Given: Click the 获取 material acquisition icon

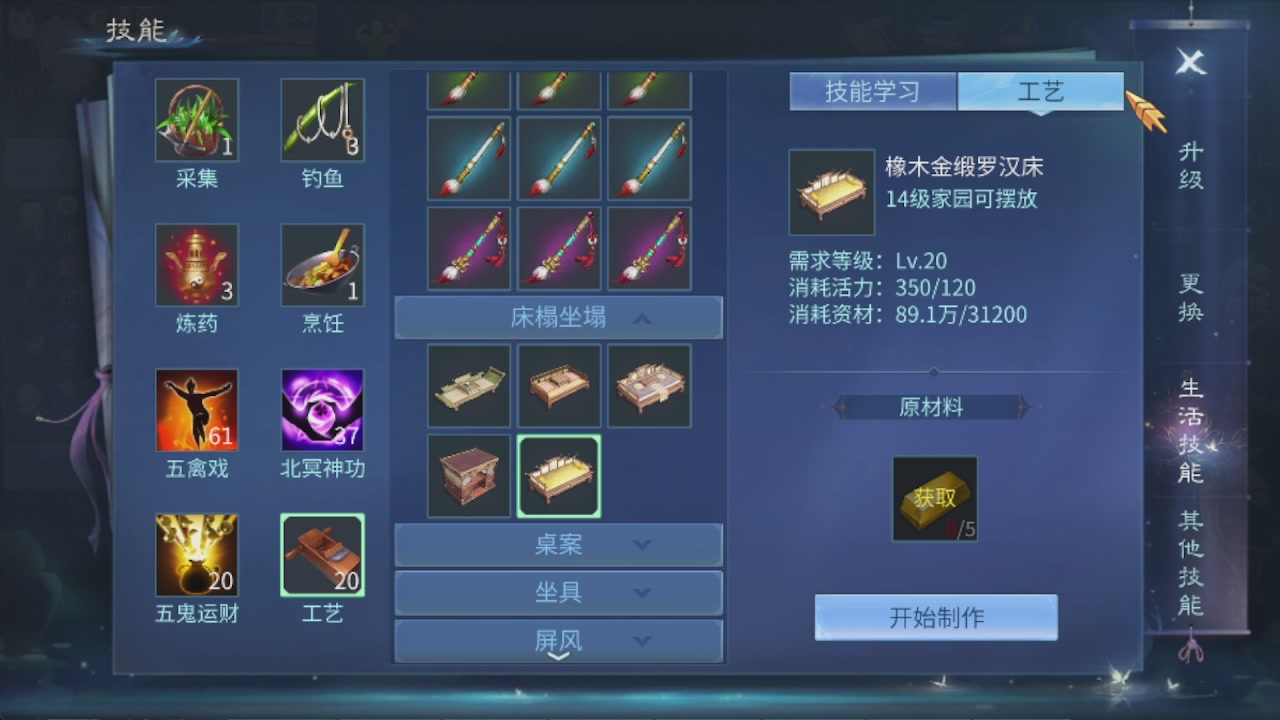Looking at the screenshot, I should click(934, 497).
